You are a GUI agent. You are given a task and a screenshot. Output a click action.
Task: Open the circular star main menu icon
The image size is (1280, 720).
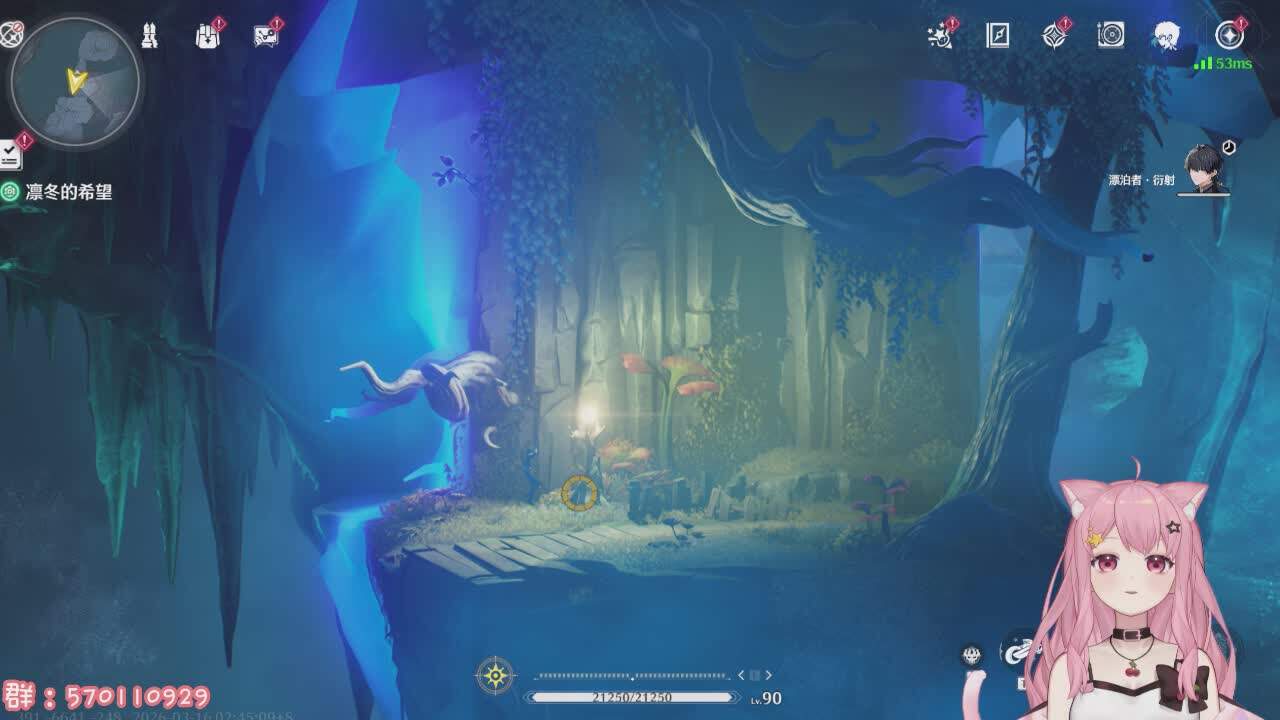[1229, 36]
